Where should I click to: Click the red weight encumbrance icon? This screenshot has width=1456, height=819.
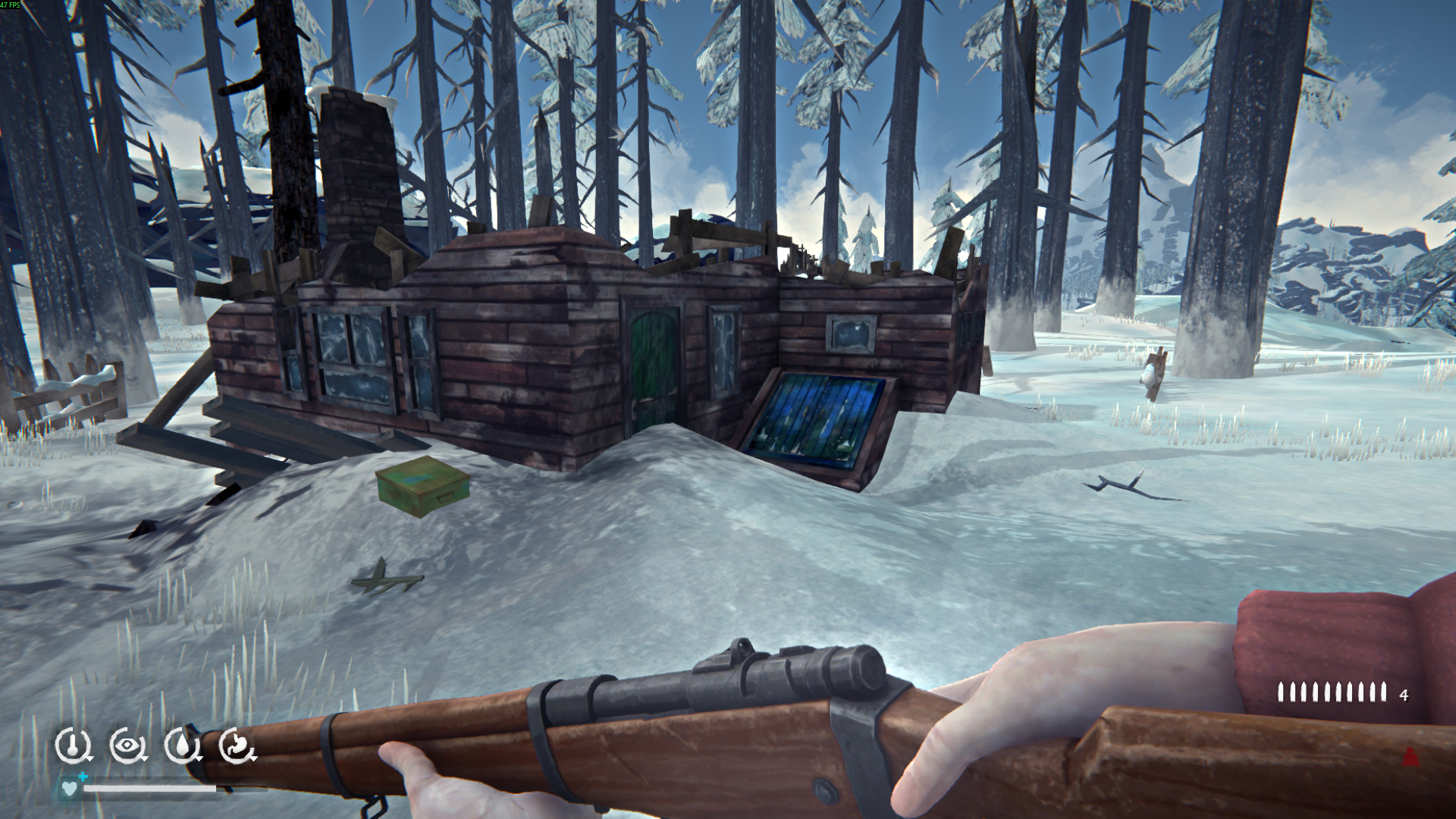[x=1410, y=757]
